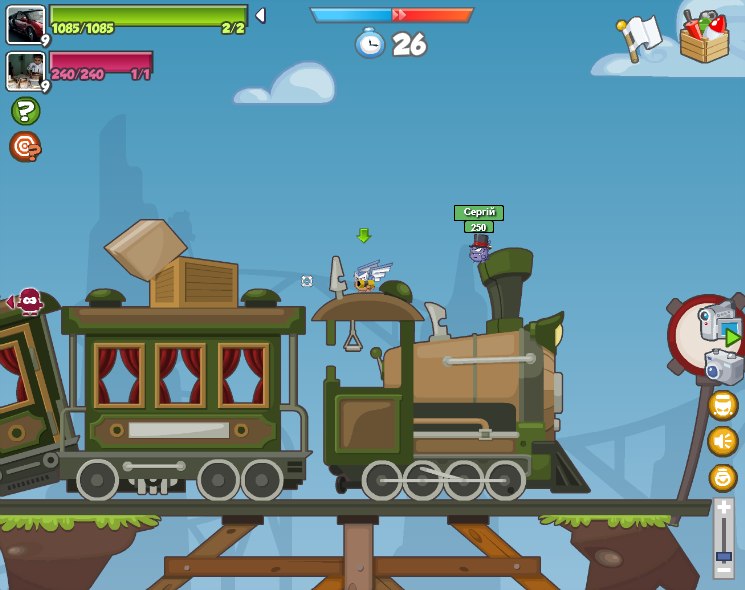Select the red car player avatar
Image resolution: width=745 pixels, height=590 pixels.
coord(25,24)
